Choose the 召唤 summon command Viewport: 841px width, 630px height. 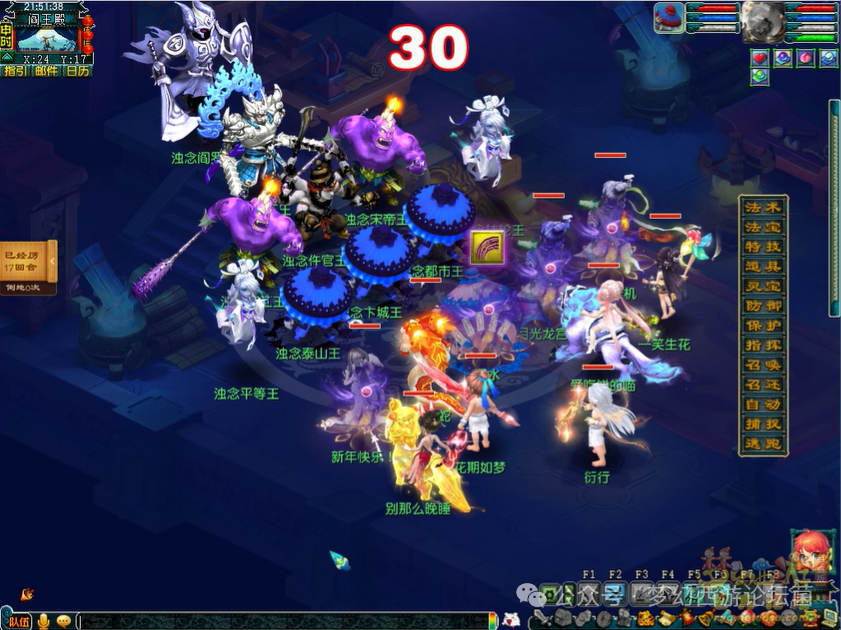click(x=763, y=365)
